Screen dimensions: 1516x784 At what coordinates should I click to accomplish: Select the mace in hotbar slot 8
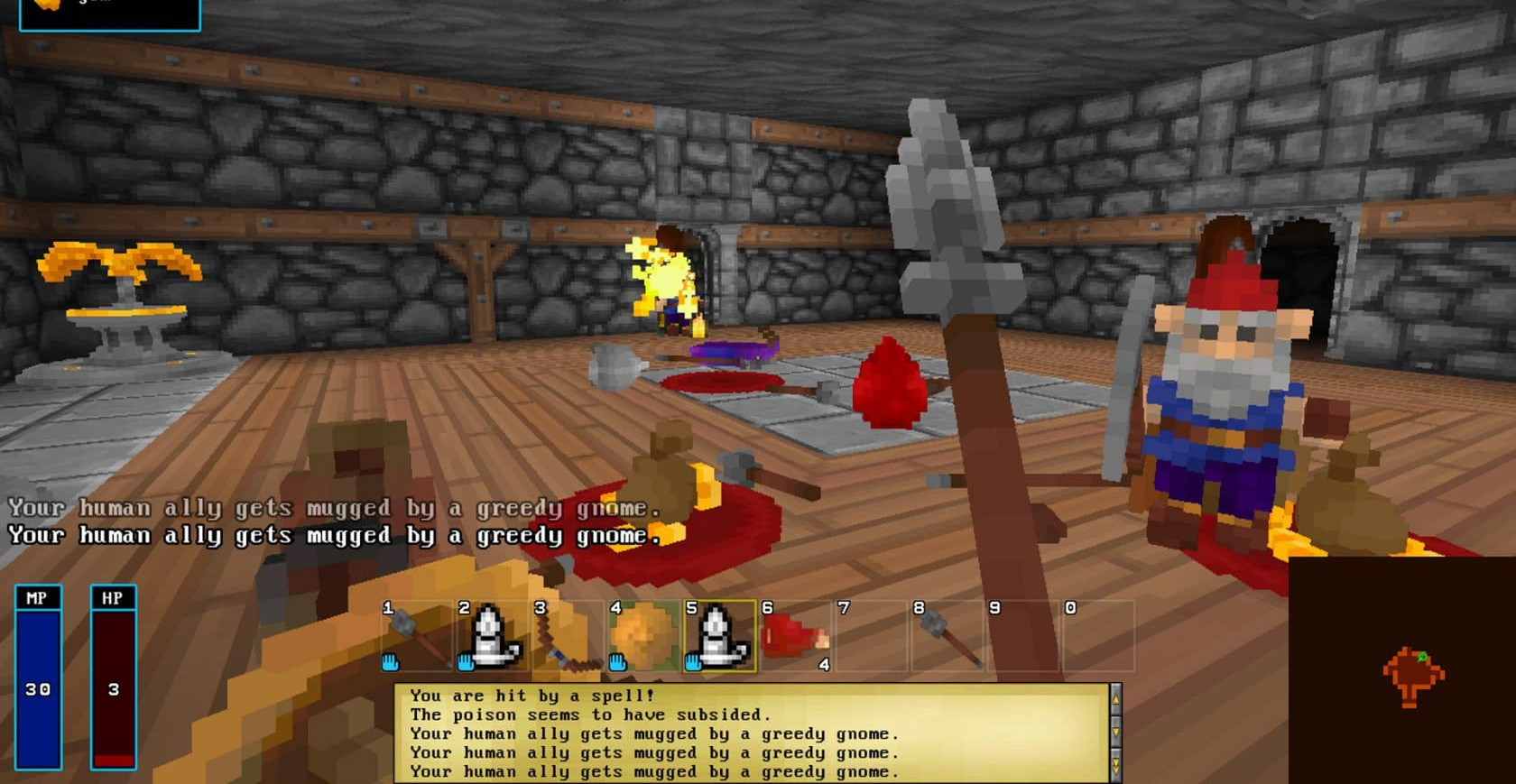point(947,636)
